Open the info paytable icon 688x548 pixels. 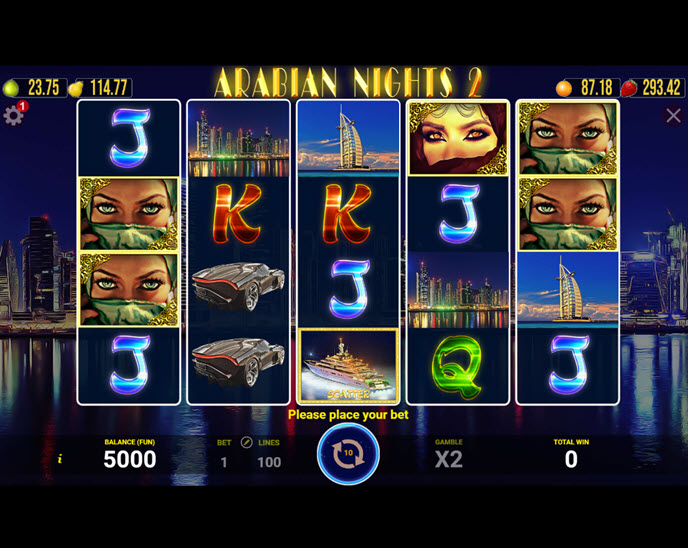click(60, 459)
